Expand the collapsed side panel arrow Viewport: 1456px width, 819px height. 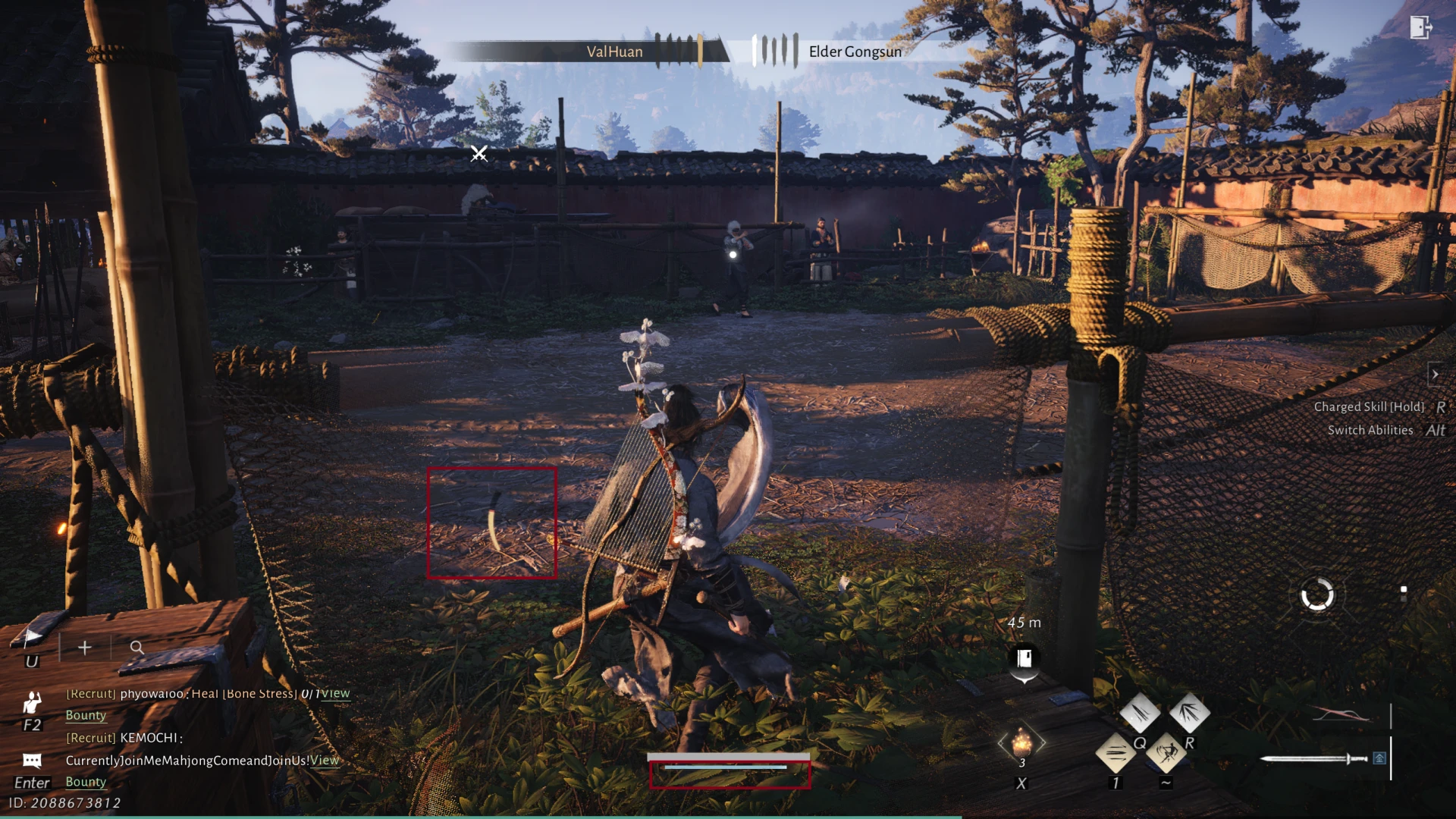(x=1434, y=375)
